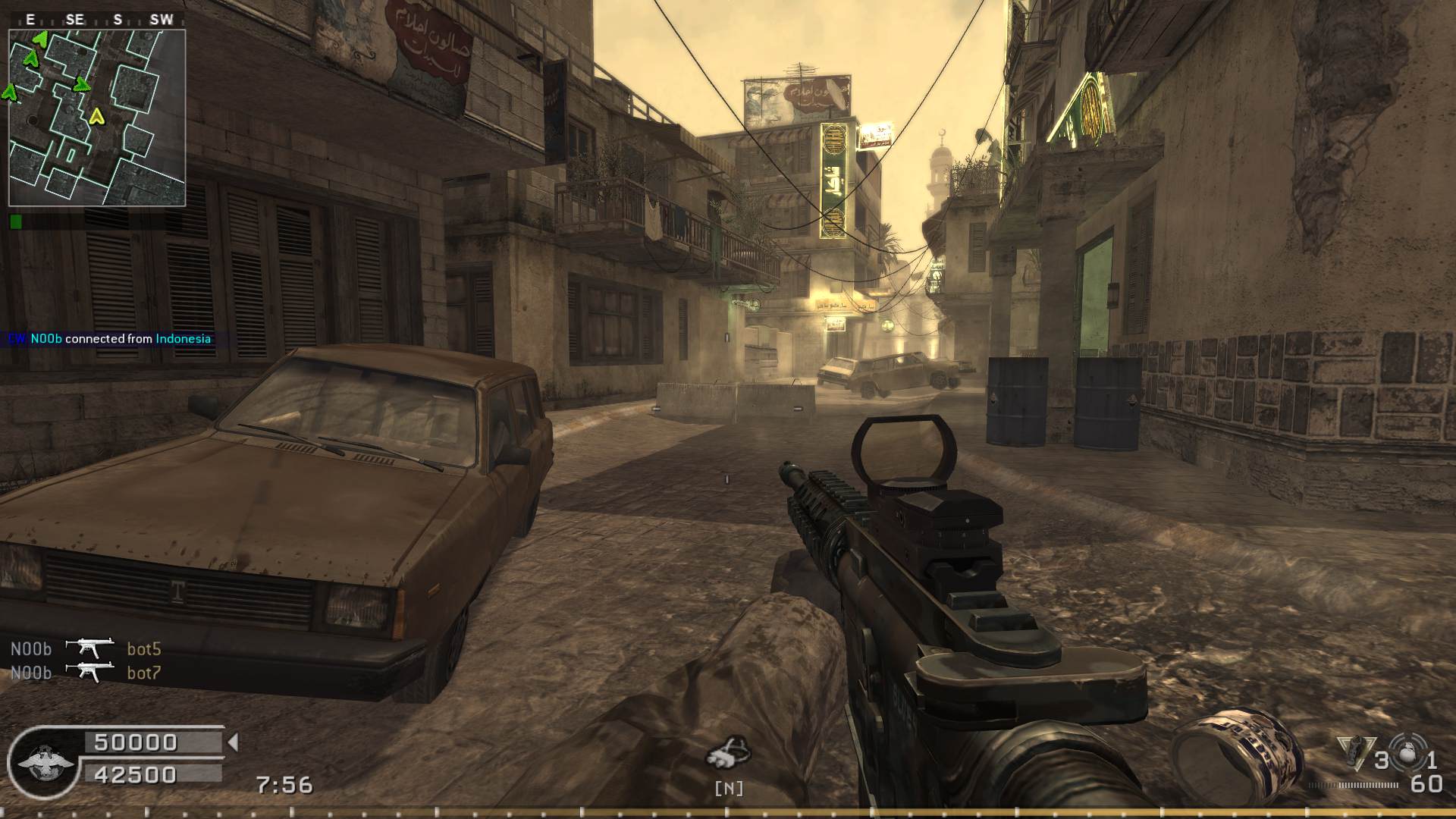The image size is (1456, 819).
Task: Open the chat message about Indonesia connection
Action: click(110, 339)
